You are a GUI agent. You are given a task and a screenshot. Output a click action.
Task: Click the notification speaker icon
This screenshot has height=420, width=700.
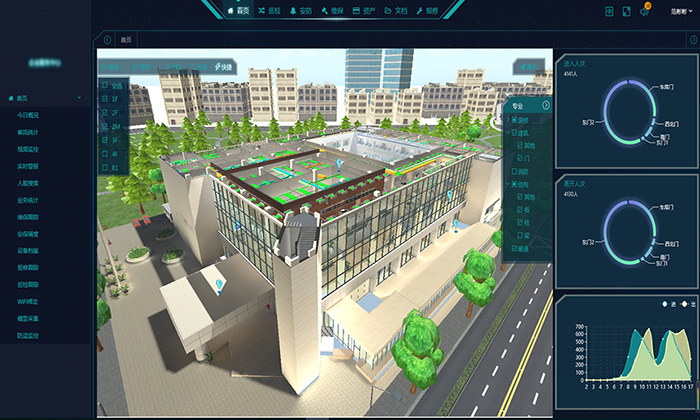pos(643,10)
